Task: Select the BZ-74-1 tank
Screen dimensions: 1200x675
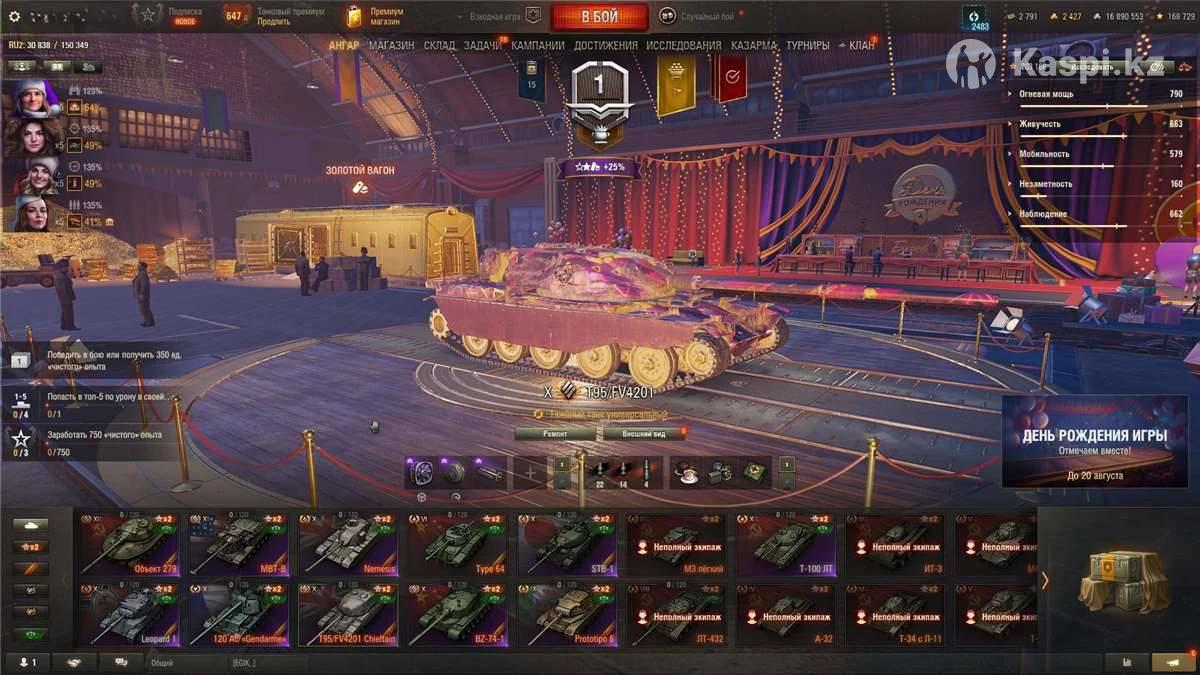Action: click(456, 614)
